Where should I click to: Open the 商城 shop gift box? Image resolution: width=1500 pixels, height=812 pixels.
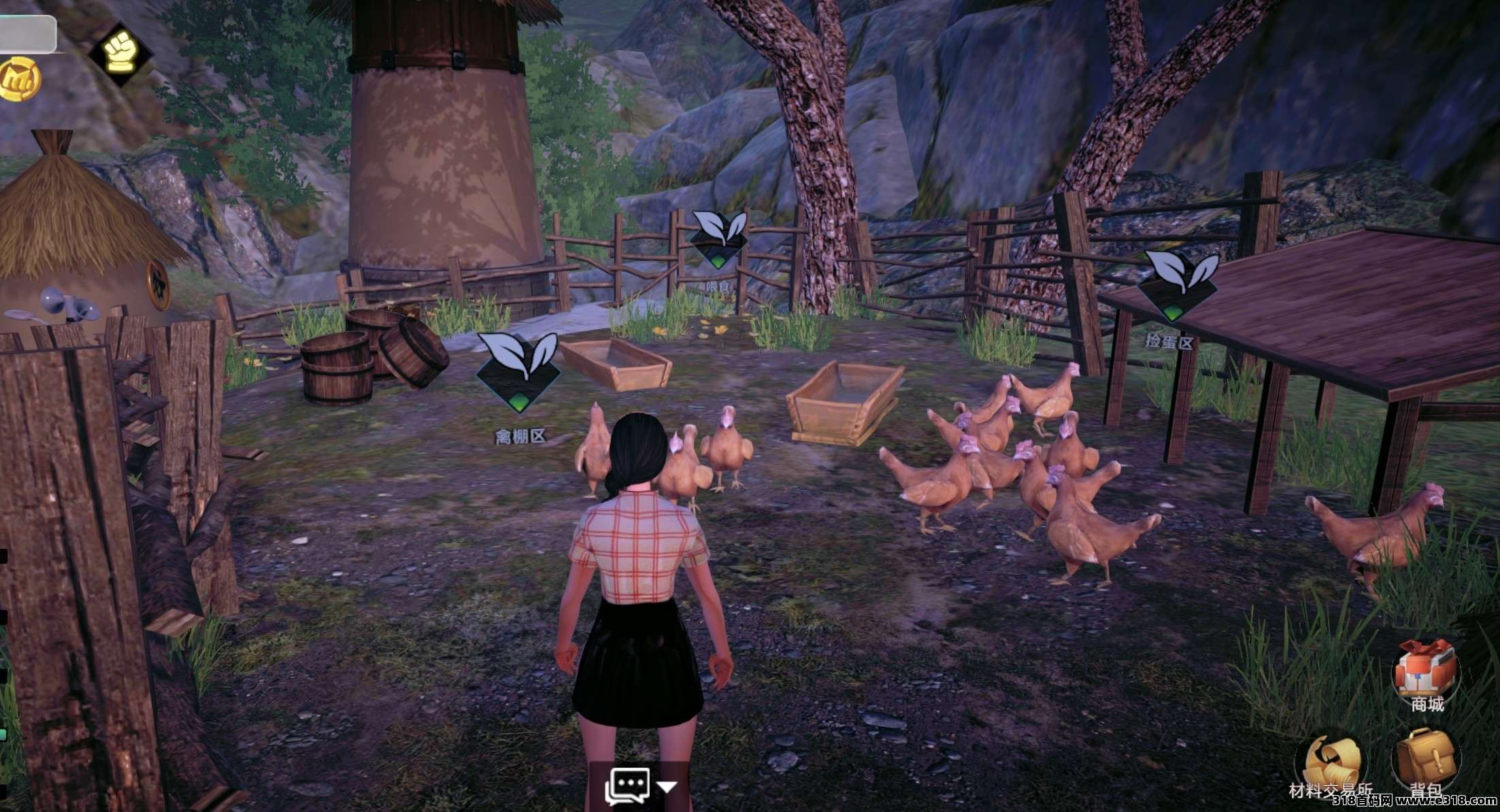(x=1425, y=670)
